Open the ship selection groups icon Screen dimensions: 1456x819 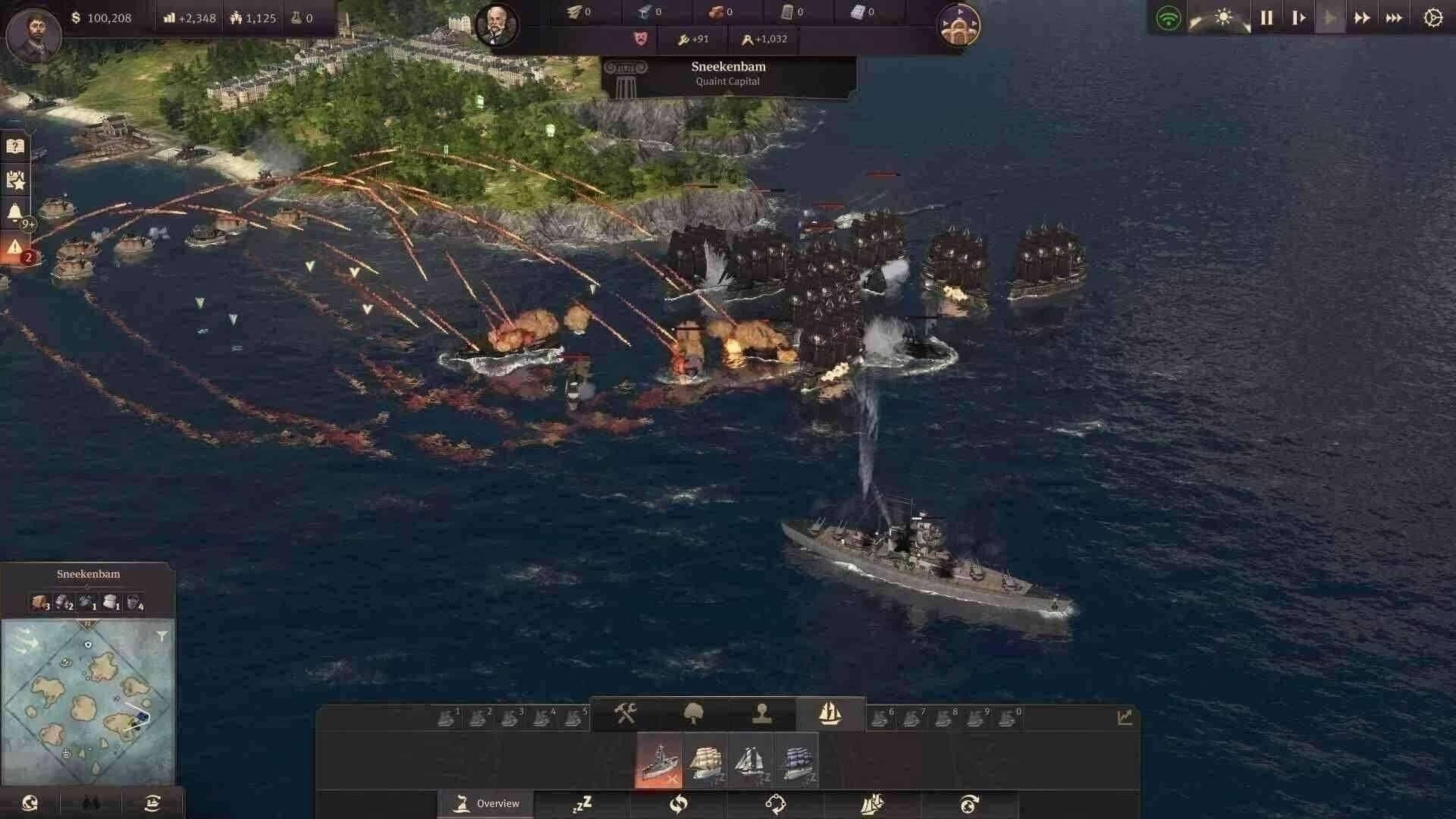tap(830, 713)
